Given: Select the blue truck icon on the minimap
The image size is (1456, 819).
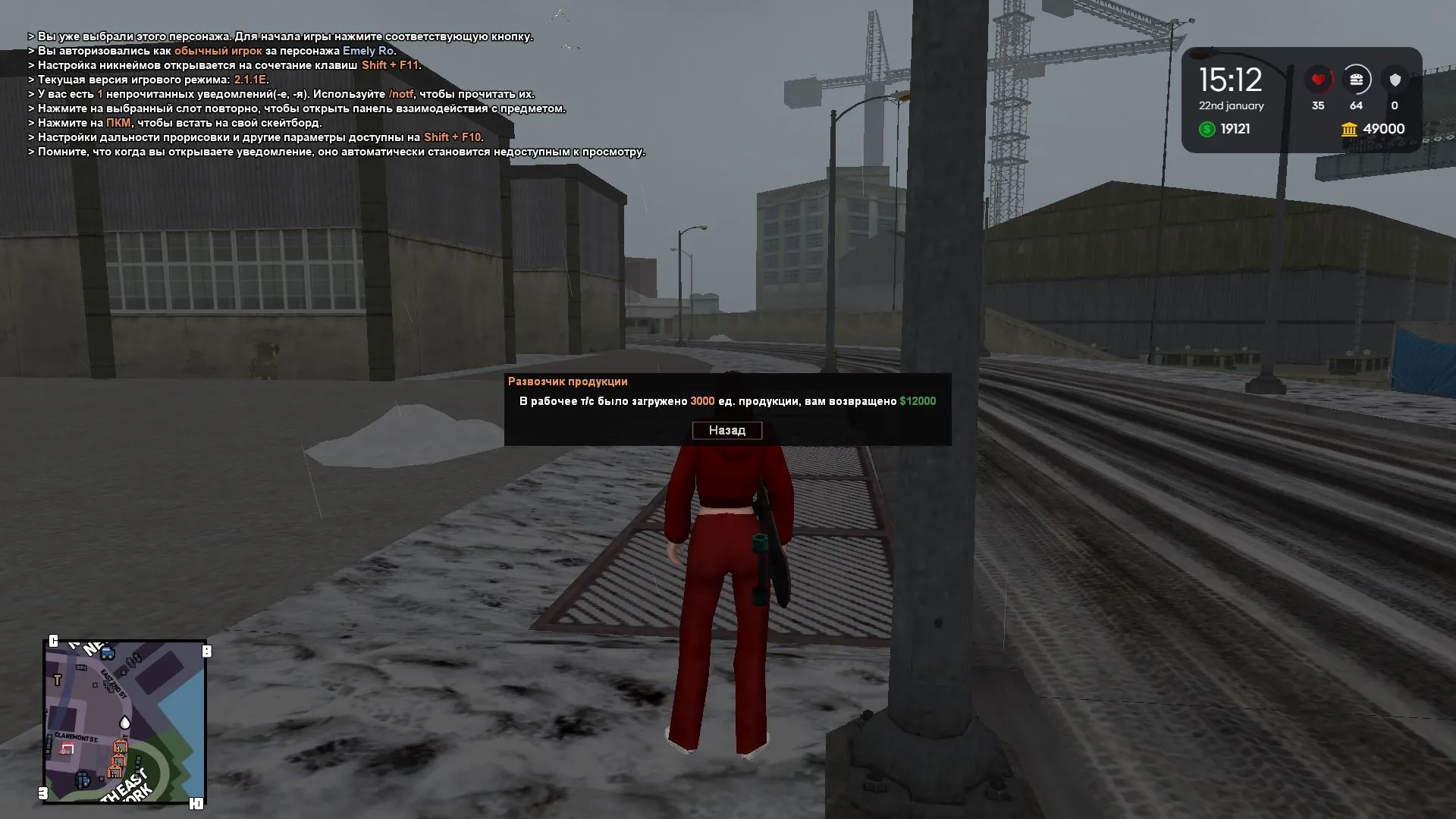Looking at the screenshot, I should 107,652.
